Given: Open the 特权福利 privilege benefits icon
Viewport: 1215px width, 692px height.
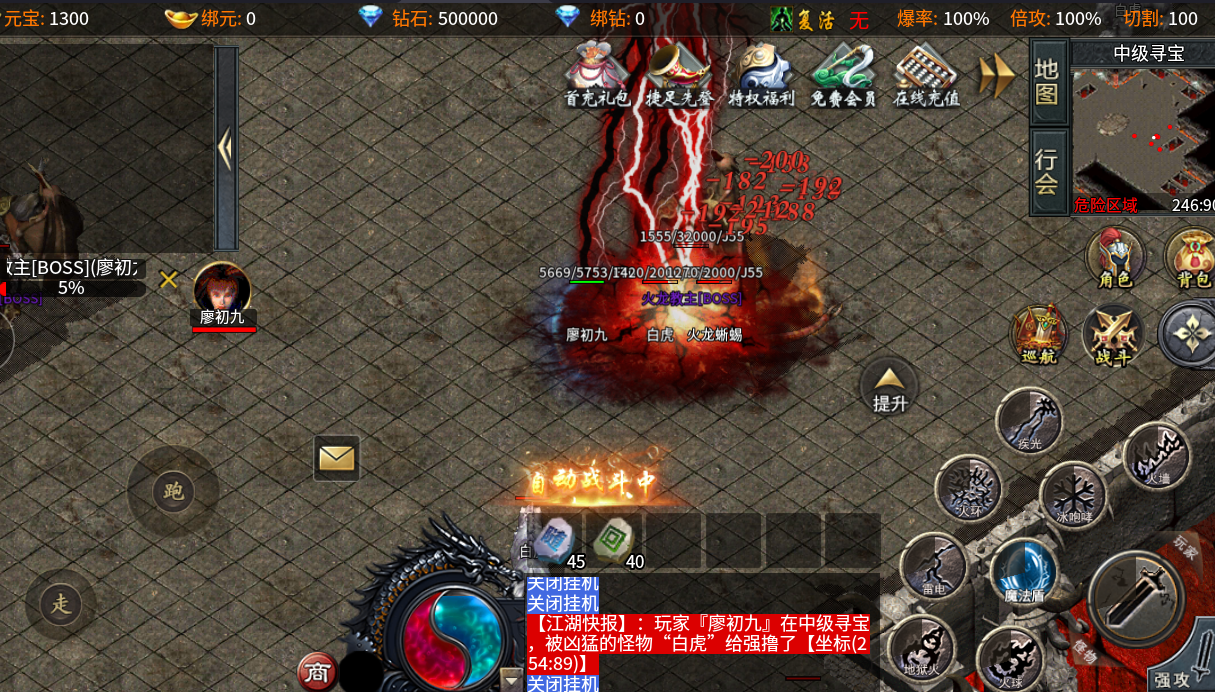Looking at the screenshot, I should [761, 72].
